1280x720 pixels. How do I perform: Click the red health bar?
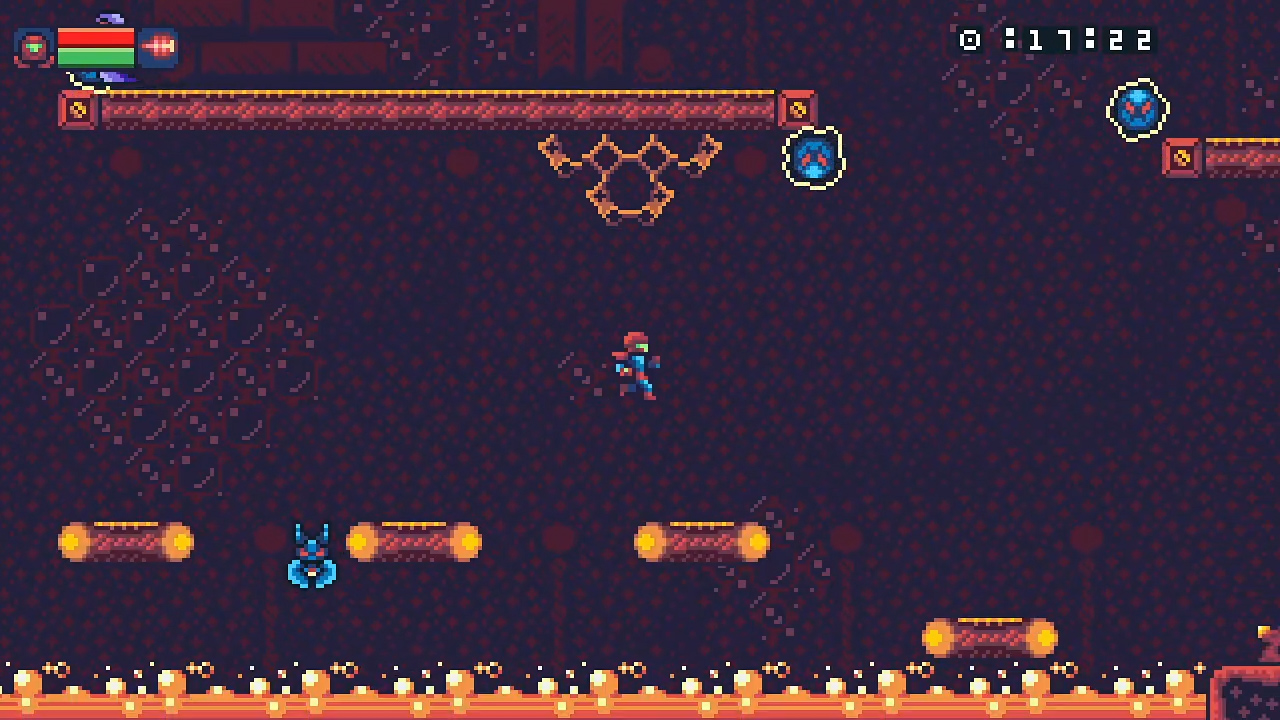[x=95, y=36]
